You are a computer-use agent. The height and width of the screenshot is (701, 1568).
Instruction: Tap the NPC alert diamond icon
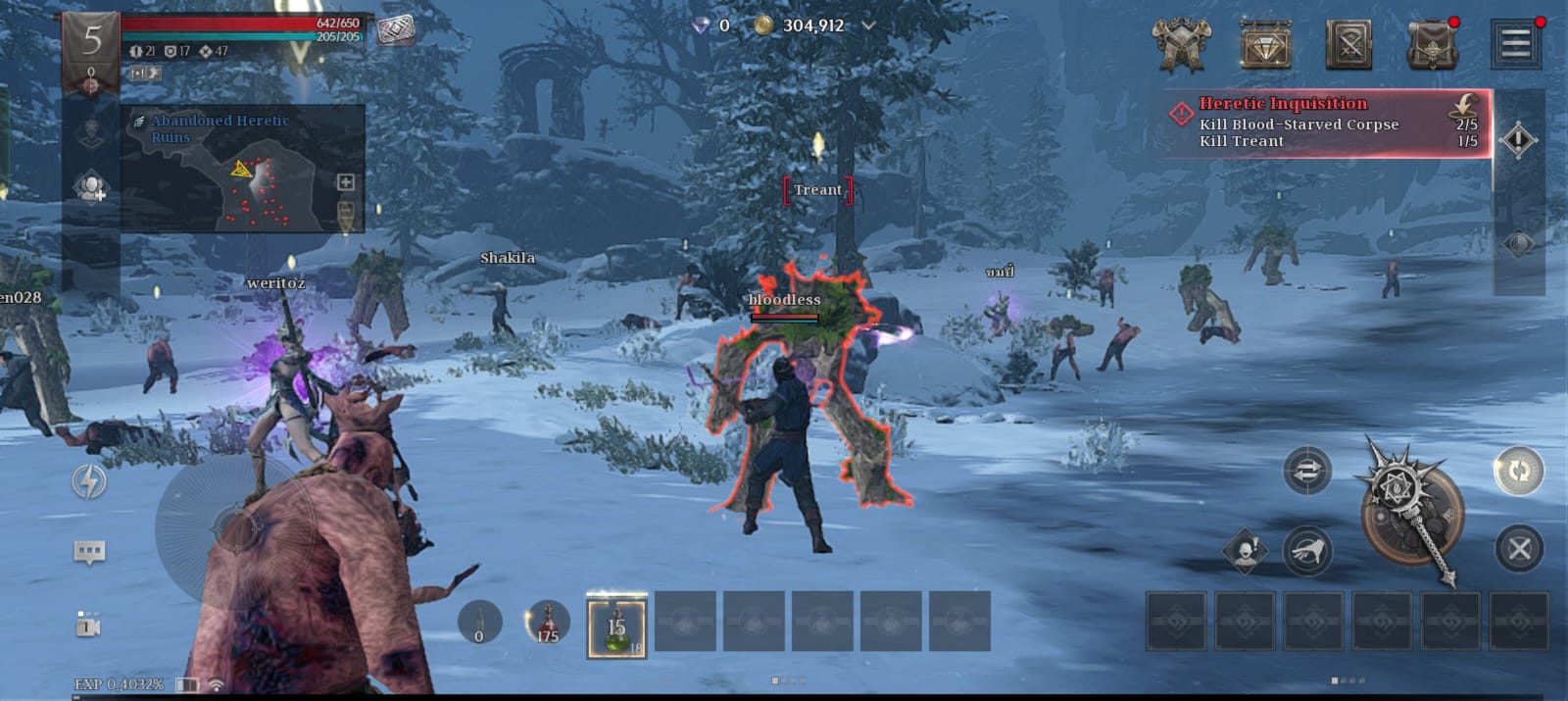(x=1246, y=552)
